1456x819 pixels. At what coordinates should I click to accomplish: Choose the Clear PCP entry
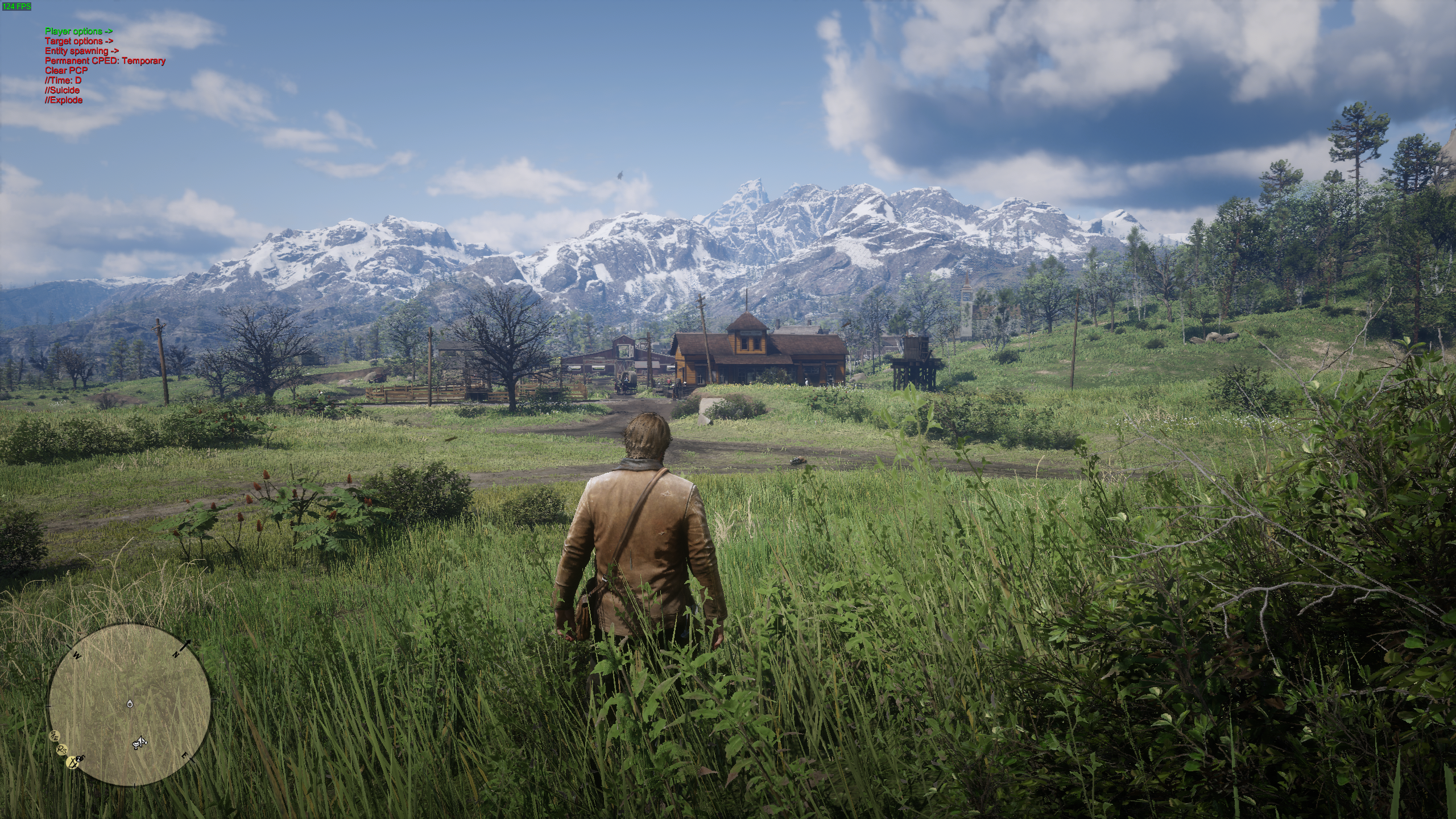66,71
